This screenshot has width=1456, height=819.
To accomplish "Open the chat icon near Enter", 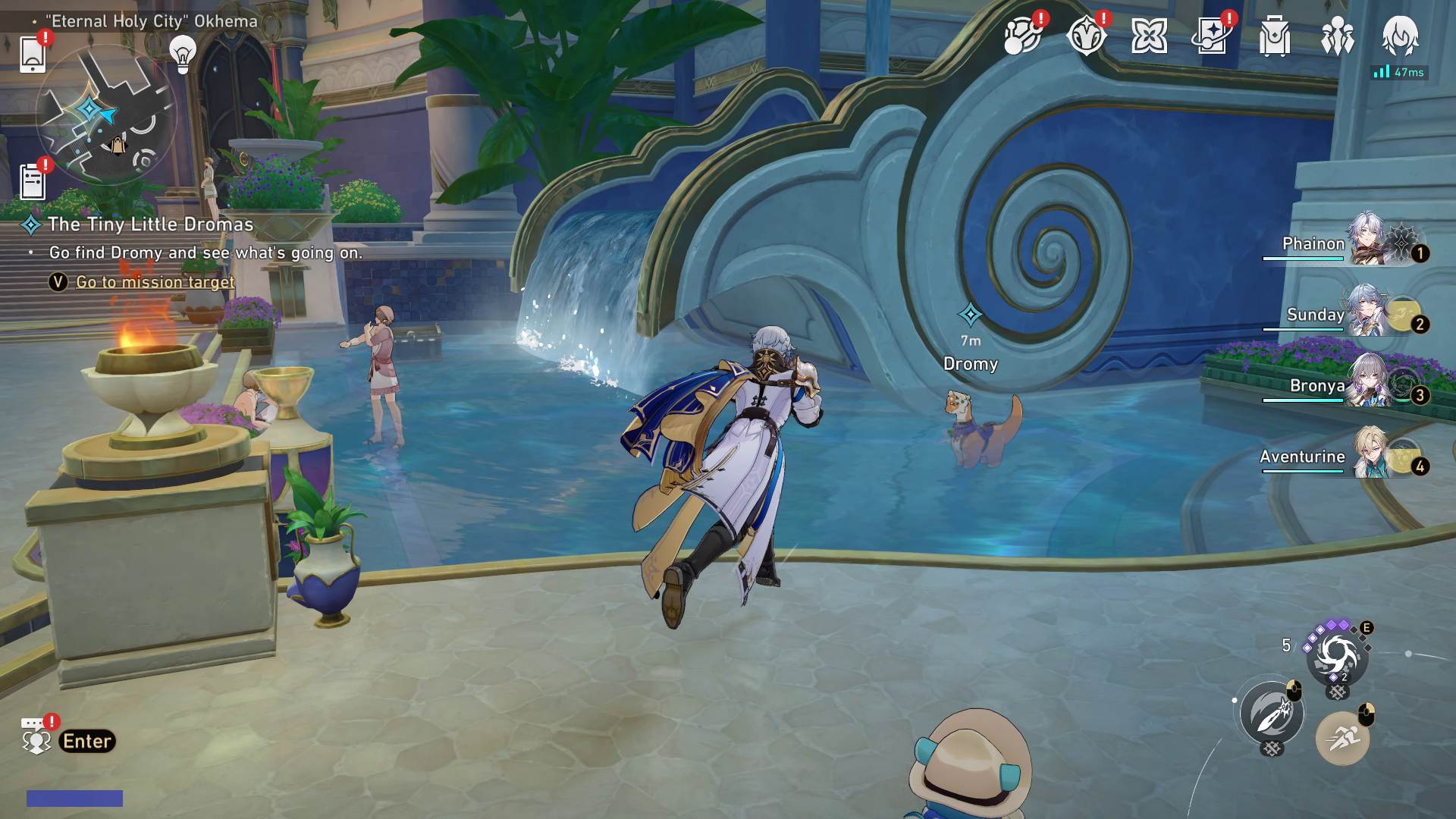I will [35, 736].
